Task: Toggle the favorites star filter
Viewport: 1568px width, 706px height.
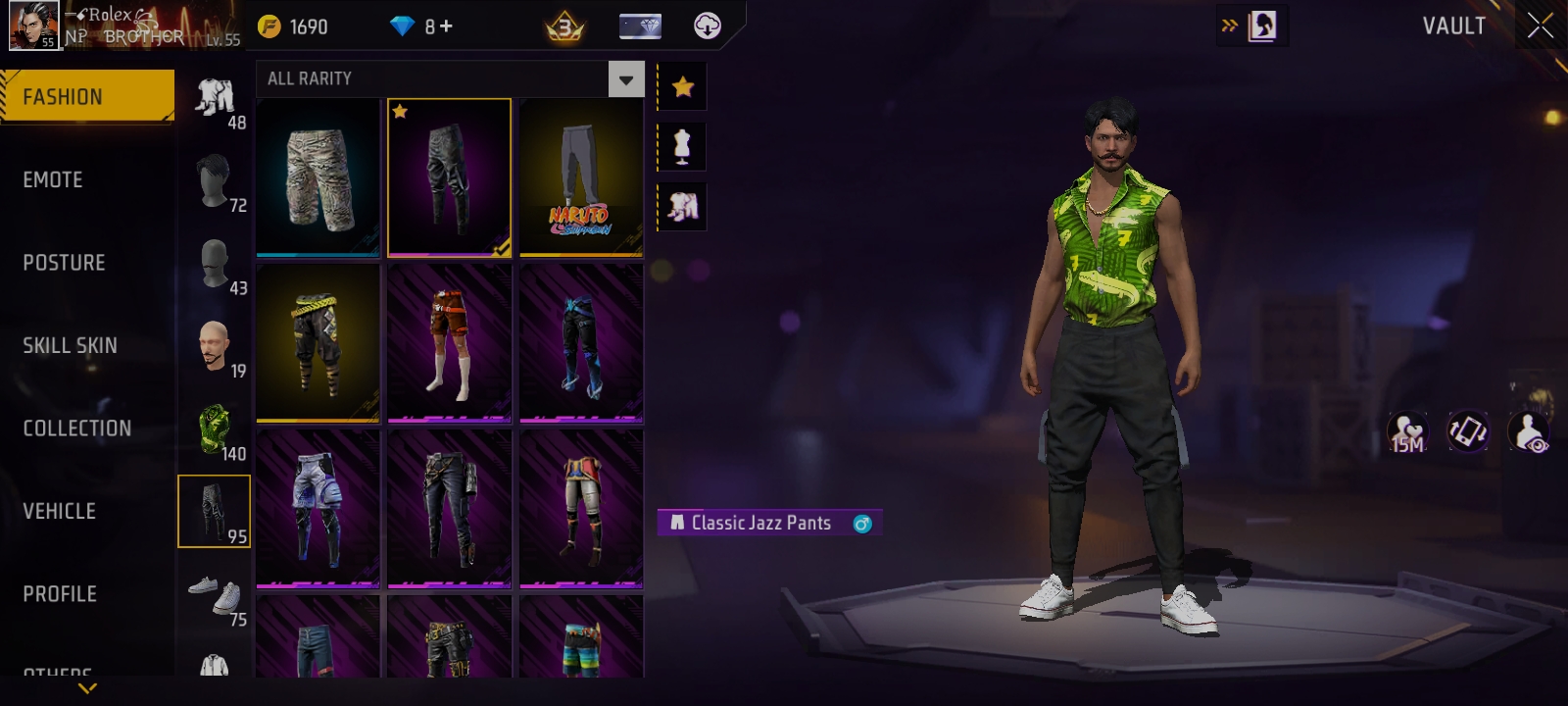Action: (681, 85)
